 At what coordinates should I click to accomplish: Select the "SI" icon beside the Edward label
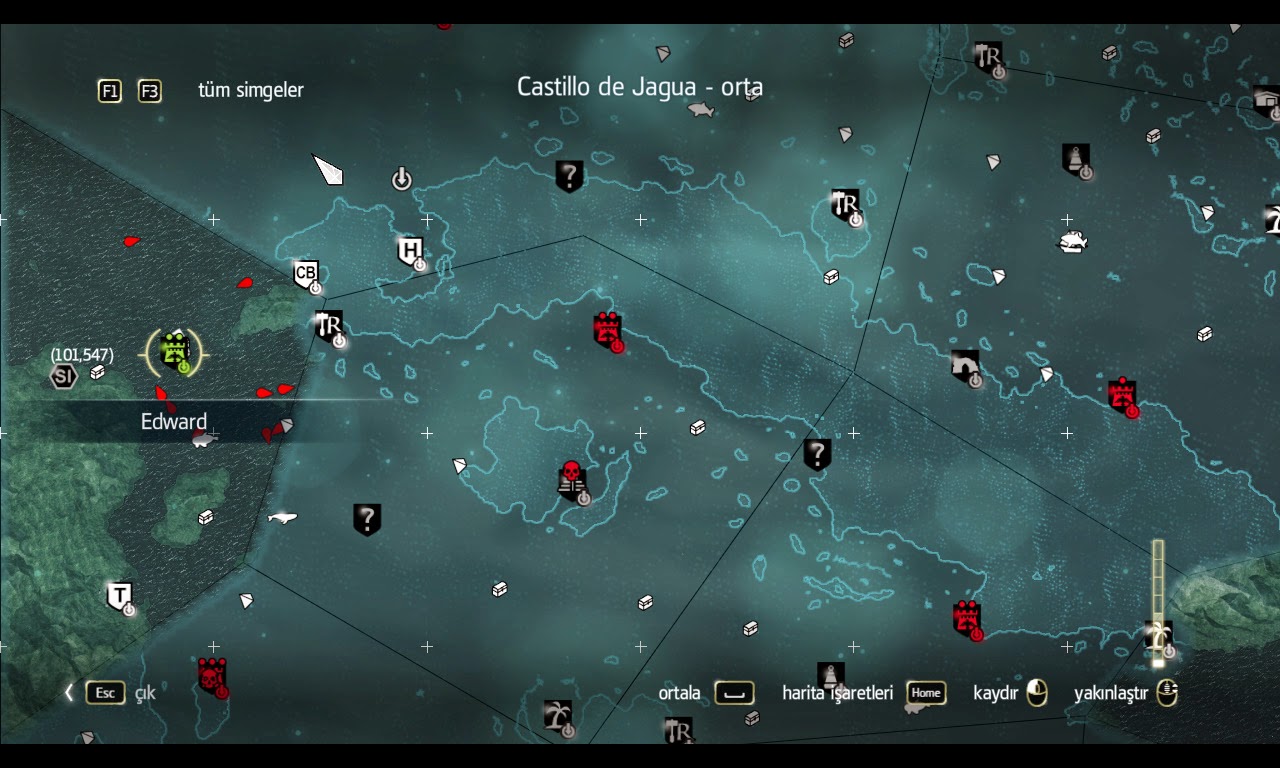[x=63, y=375]
